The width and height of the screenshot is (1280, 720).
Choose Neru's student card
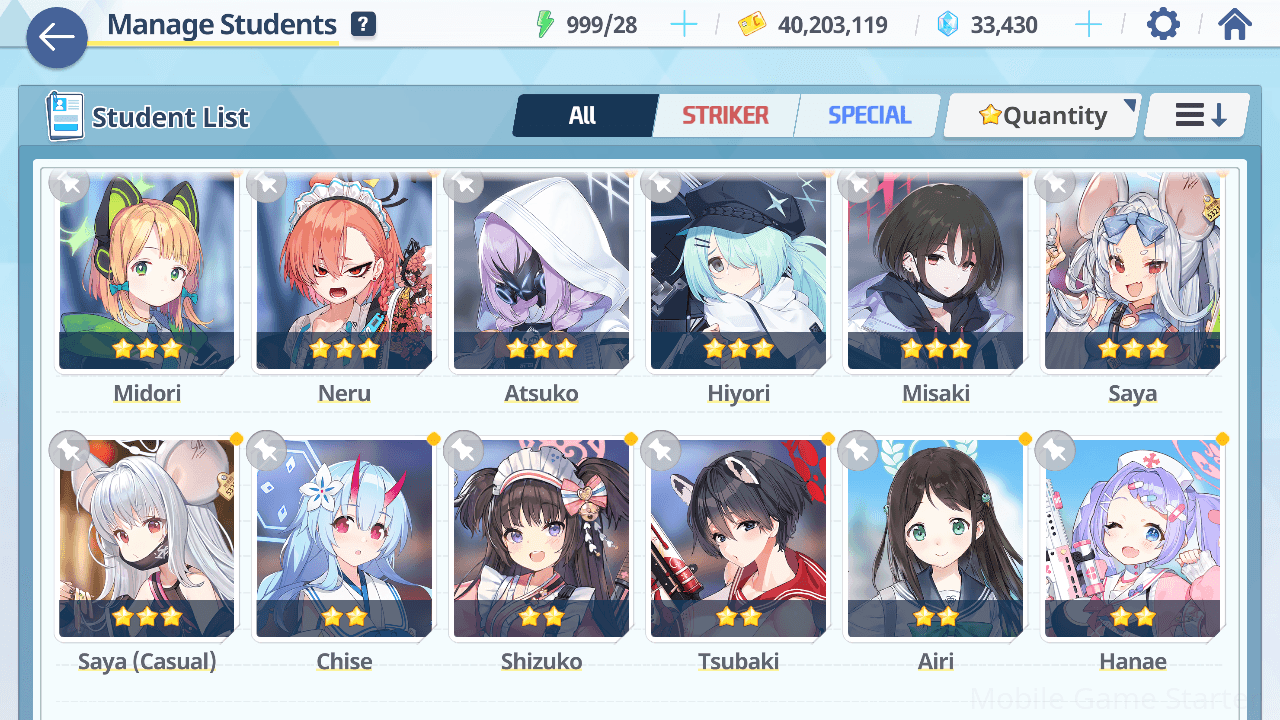[344, 272]
